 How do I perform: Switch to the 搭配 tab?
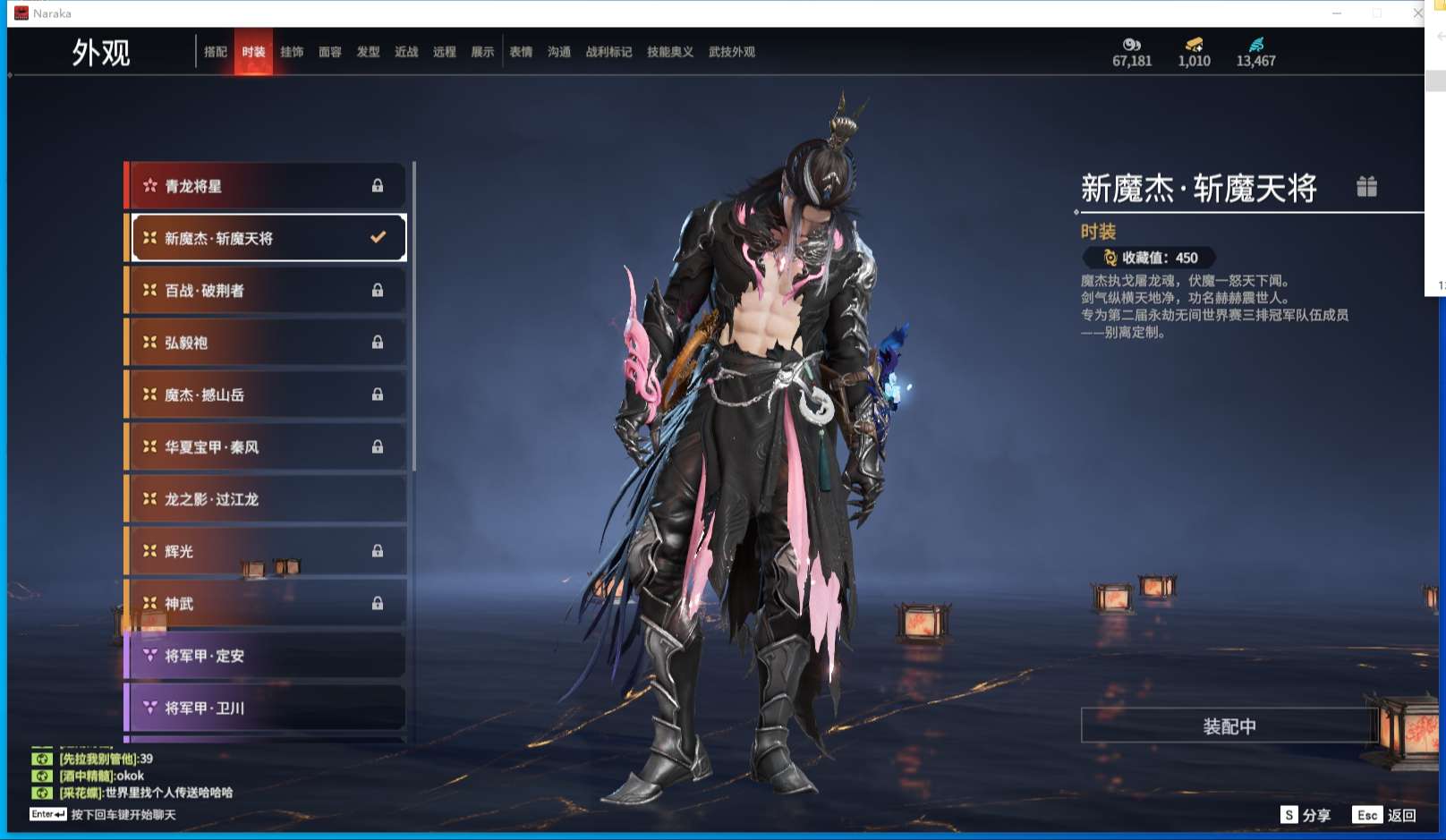[x=216, y=52]
